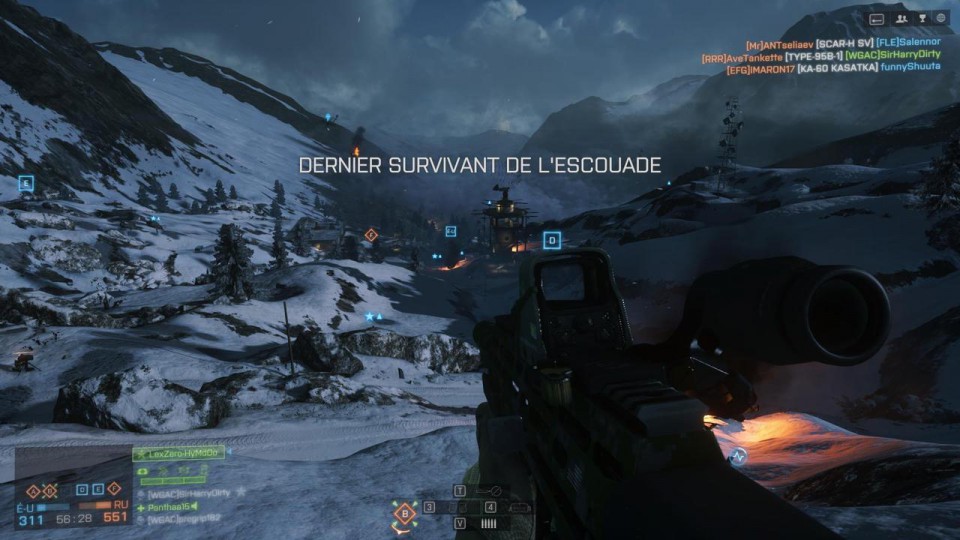
Task: Open the squad menu icon
Action: click(901, 18)
